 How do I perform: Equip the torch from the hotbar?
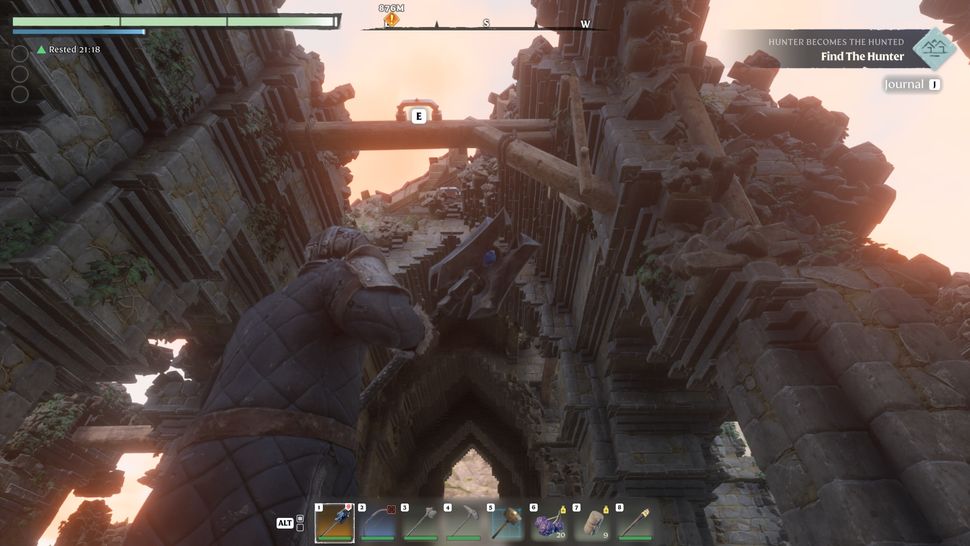(635, 522)
